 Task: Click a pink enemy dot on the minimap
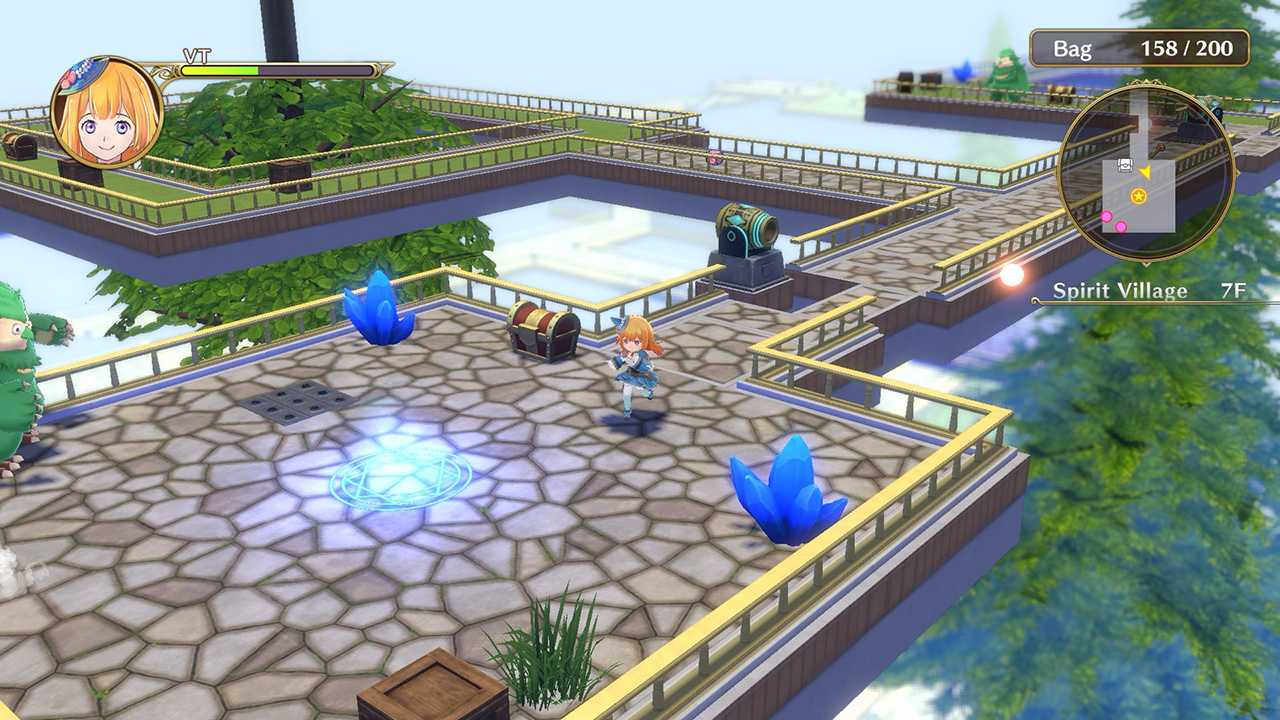coord(1107,216)
